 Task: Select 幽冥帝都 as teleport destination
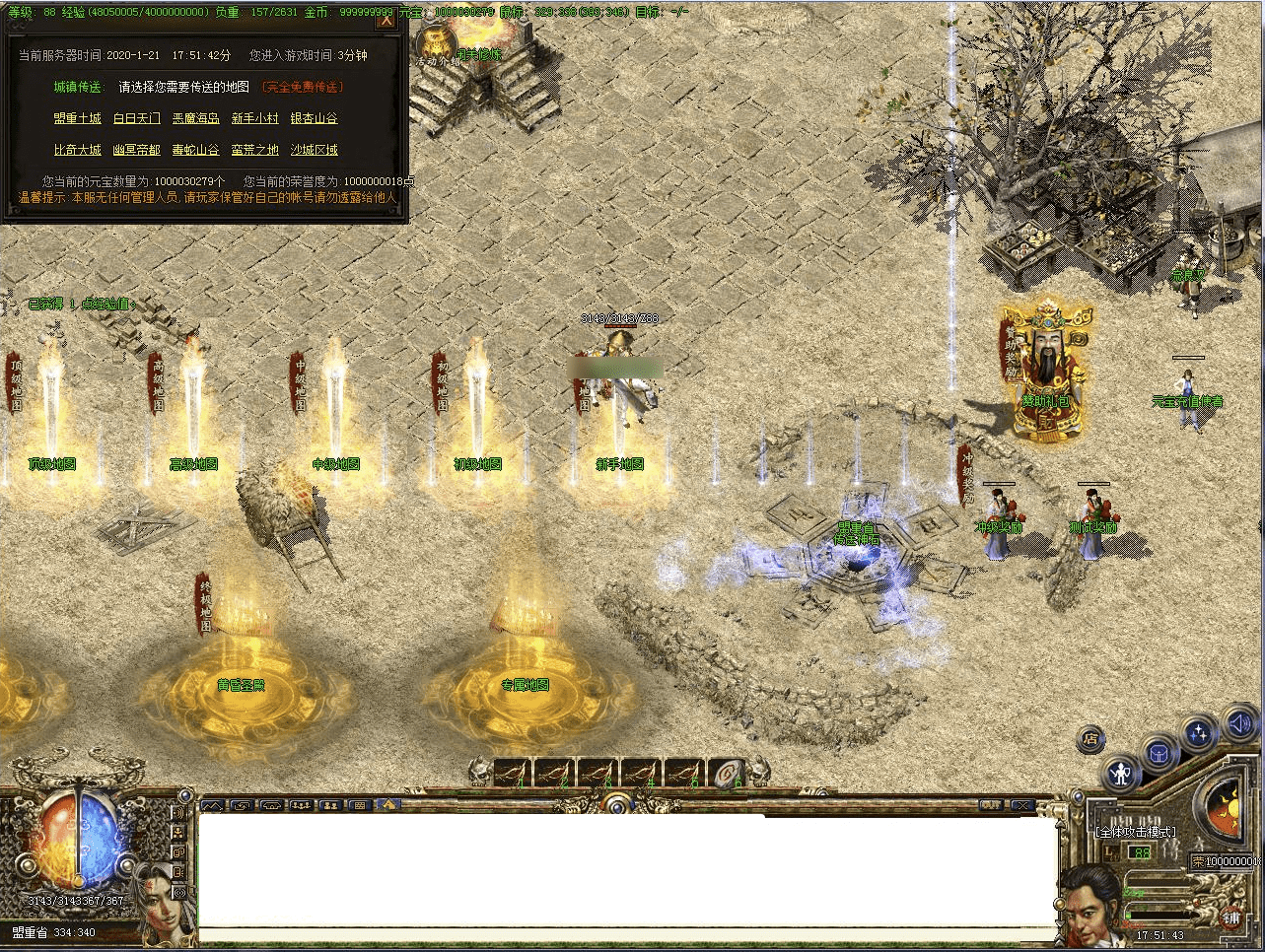point(136,150)
